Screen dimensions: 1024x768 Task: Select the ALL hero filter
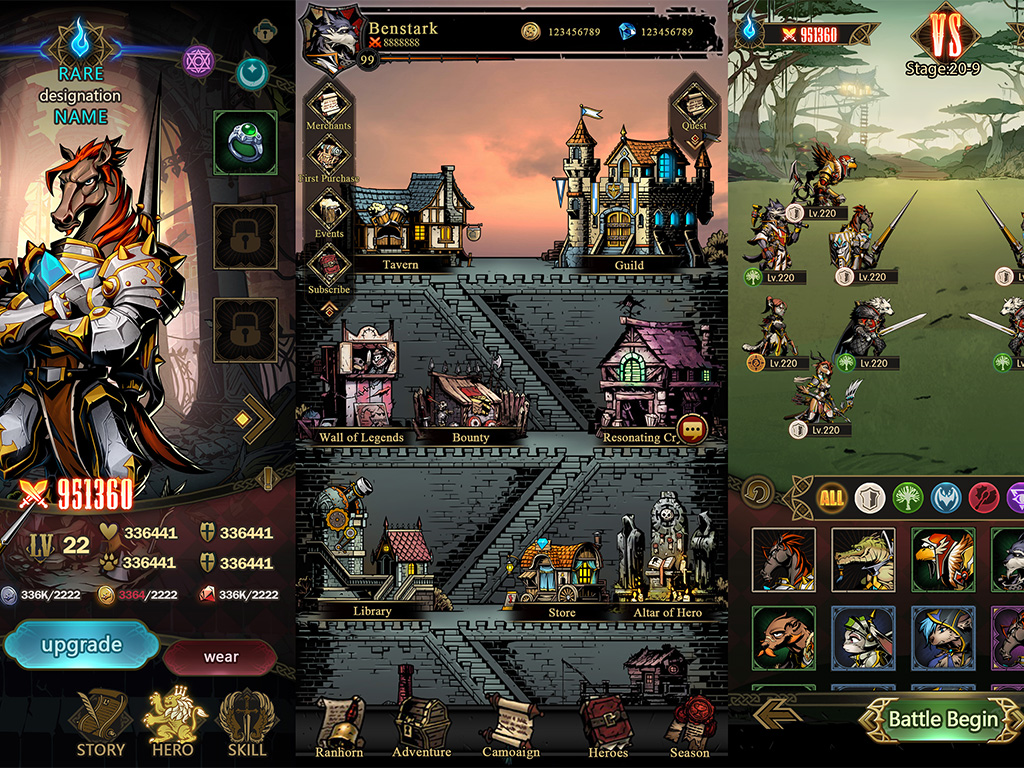tap(831, 497)
